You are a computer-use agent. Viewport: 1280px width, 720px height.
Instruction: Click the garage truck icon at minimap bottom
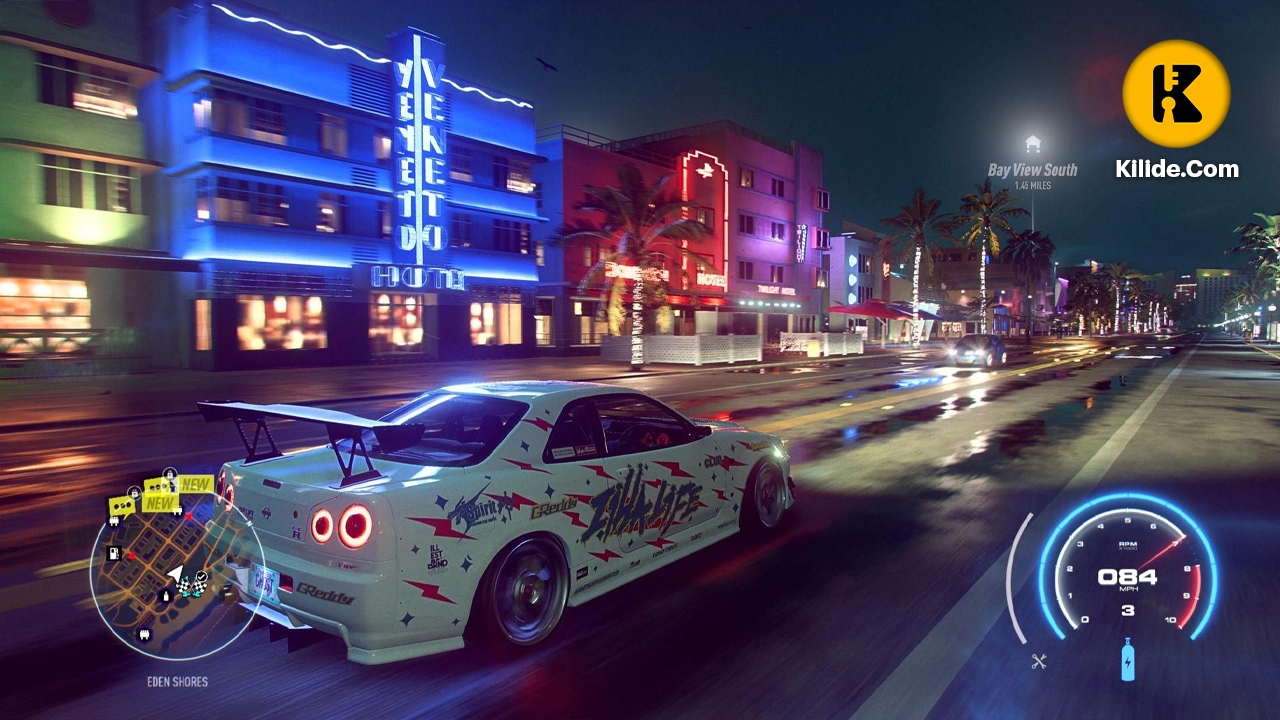[x=143, y=633]
